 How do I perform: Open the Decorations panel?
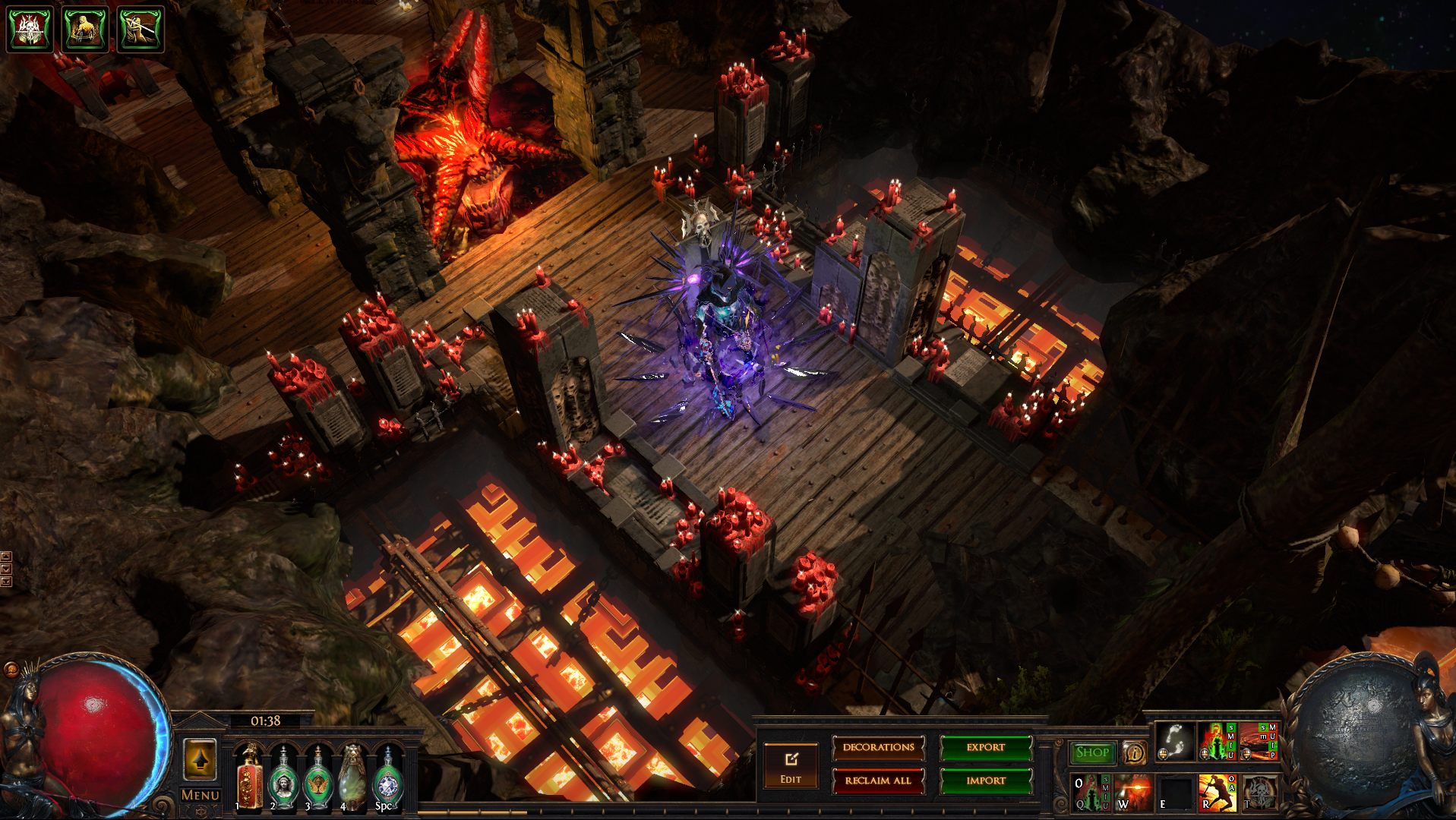coord(878,748)
